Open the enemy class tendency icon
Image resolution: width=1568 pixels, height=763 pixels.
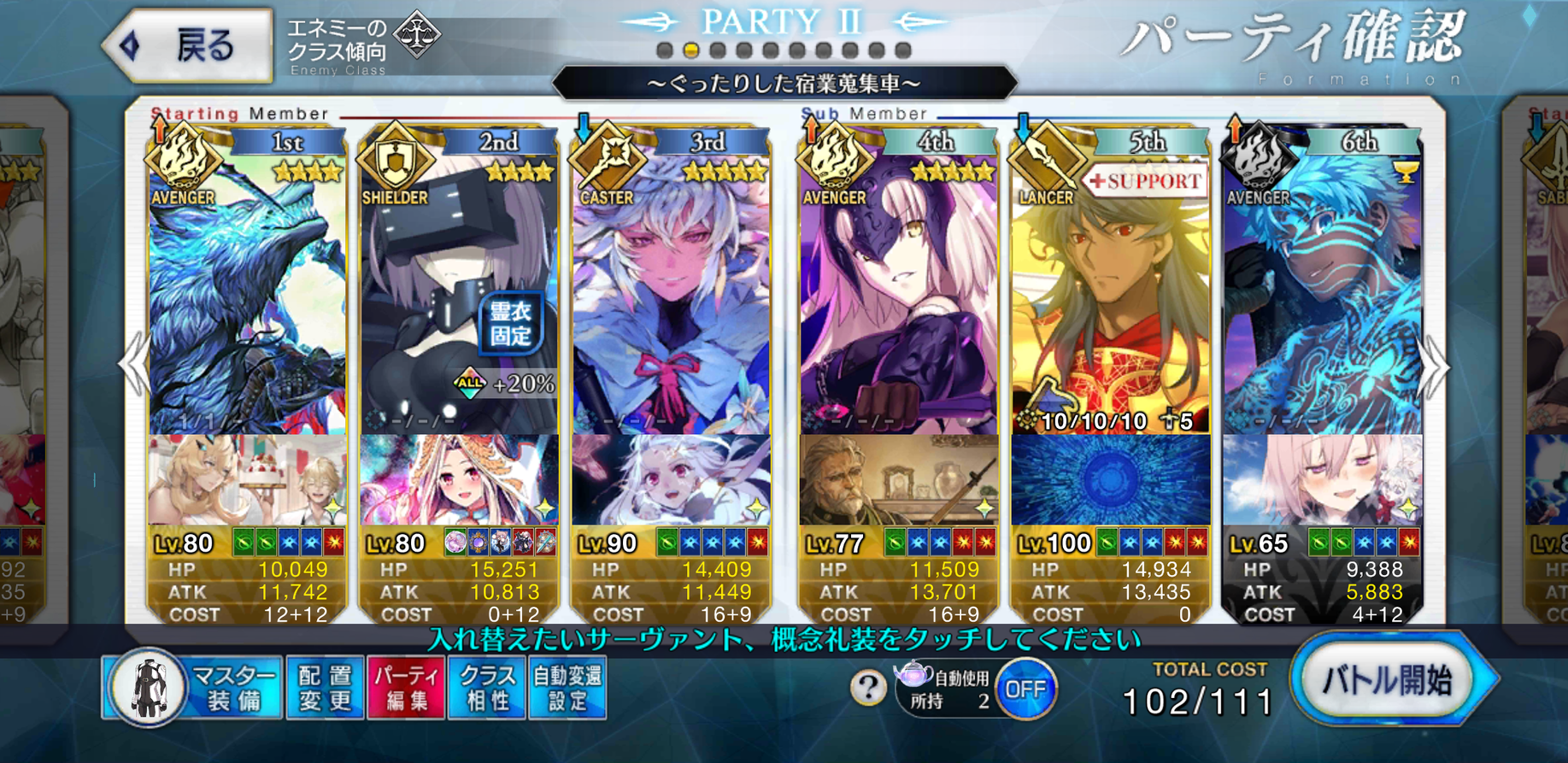click(x=417, y=34)
